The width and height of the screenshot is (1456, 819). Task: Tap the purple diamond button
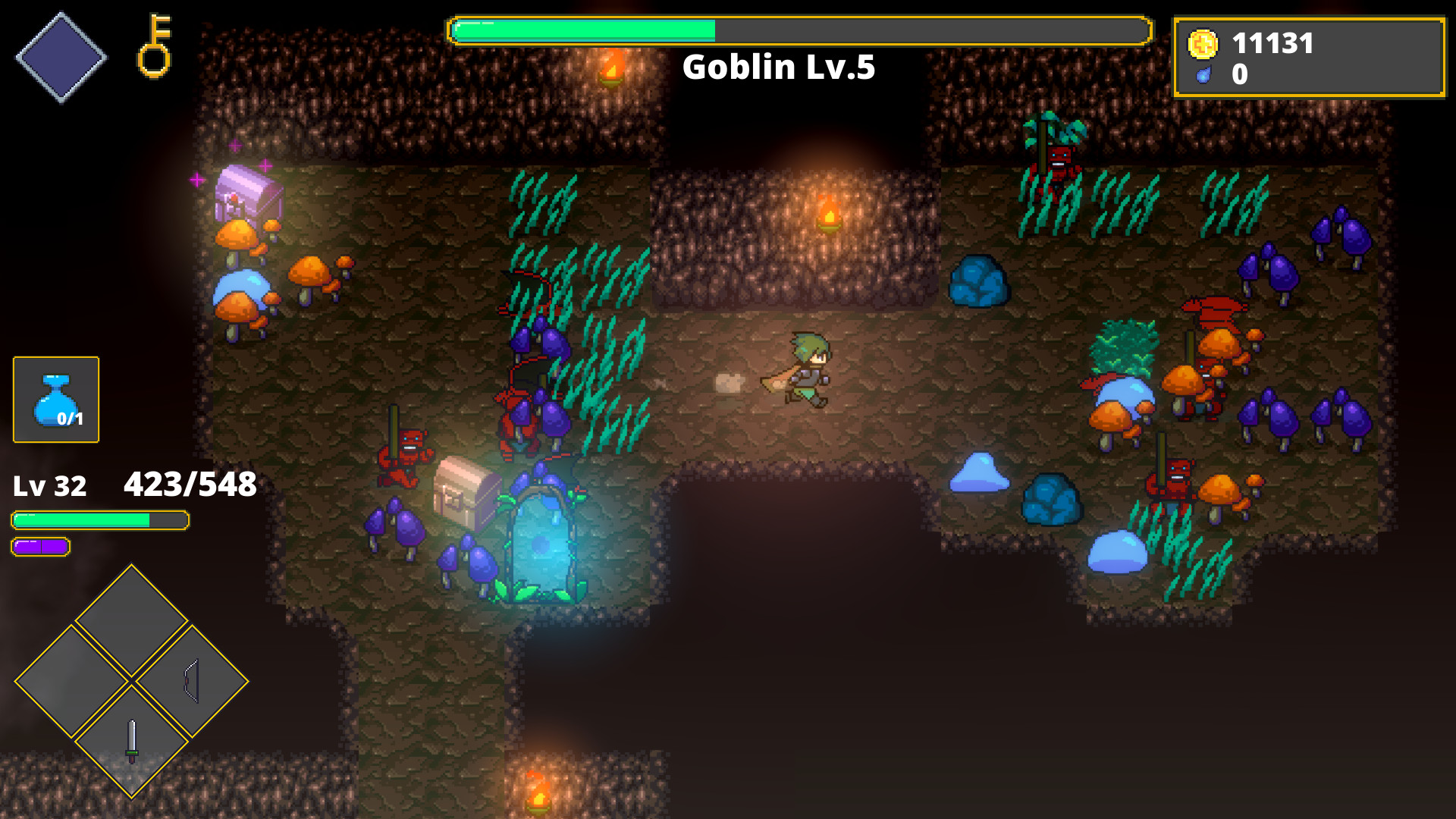[x=61, y=57]
